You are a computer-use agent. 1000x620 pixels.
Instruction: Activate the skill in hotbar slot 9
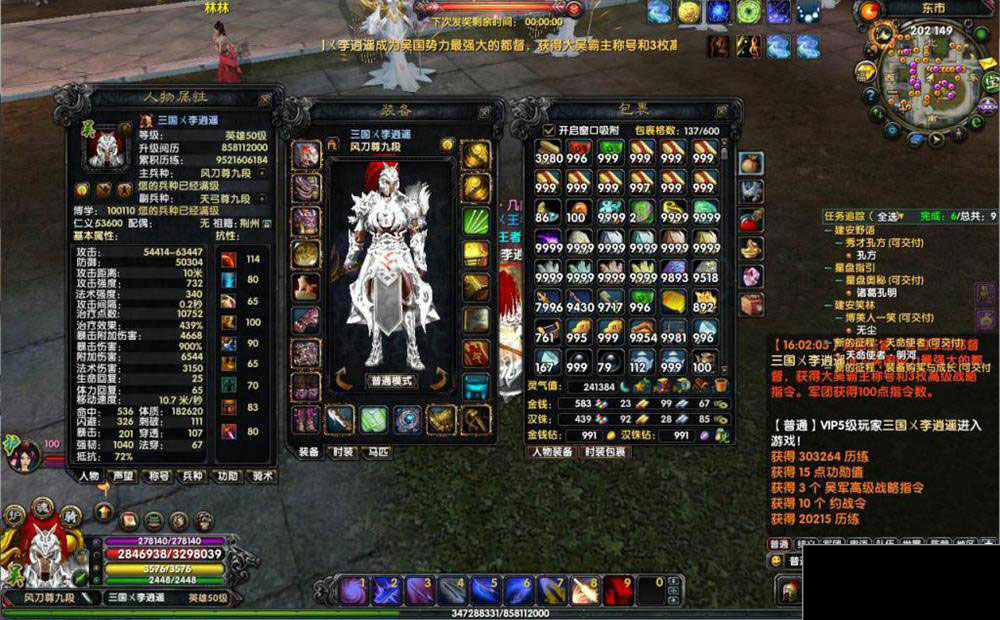pyautogui.click(x=619, y=591)
